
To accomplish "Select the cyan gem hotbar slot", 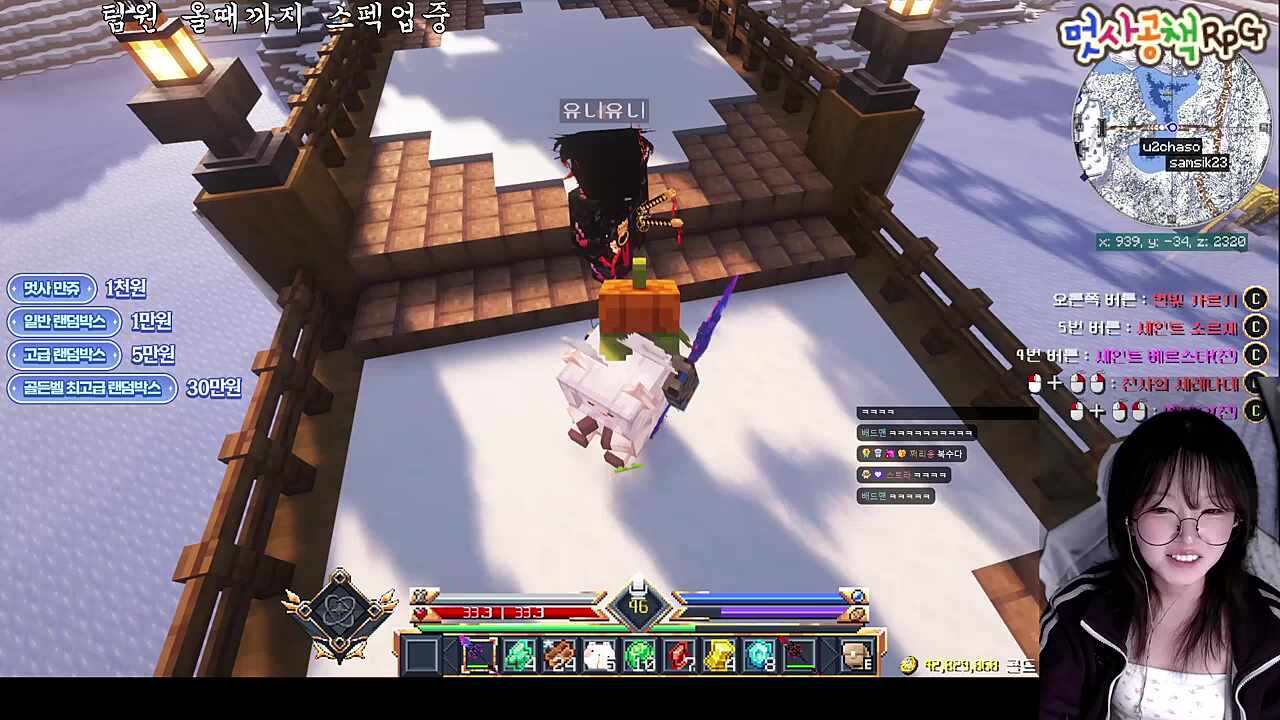I will point(760,655).
